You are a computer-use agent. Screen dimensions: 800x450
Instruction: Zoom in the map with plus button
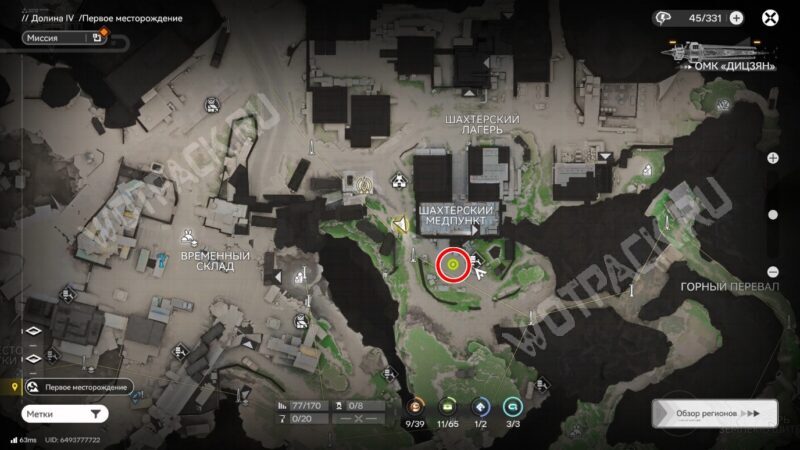pos(772,158)
